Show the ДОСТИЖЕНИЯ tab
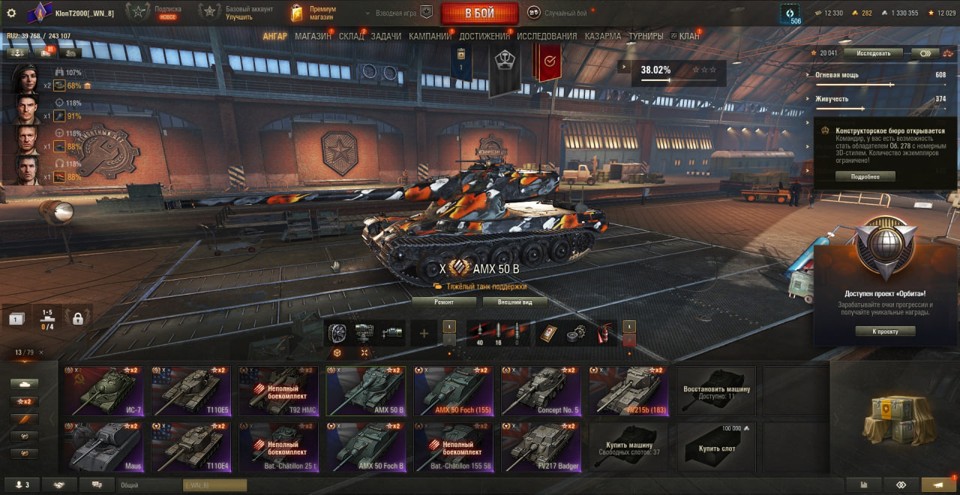Viewport: 960px width, 495px height. pos(484,36)
